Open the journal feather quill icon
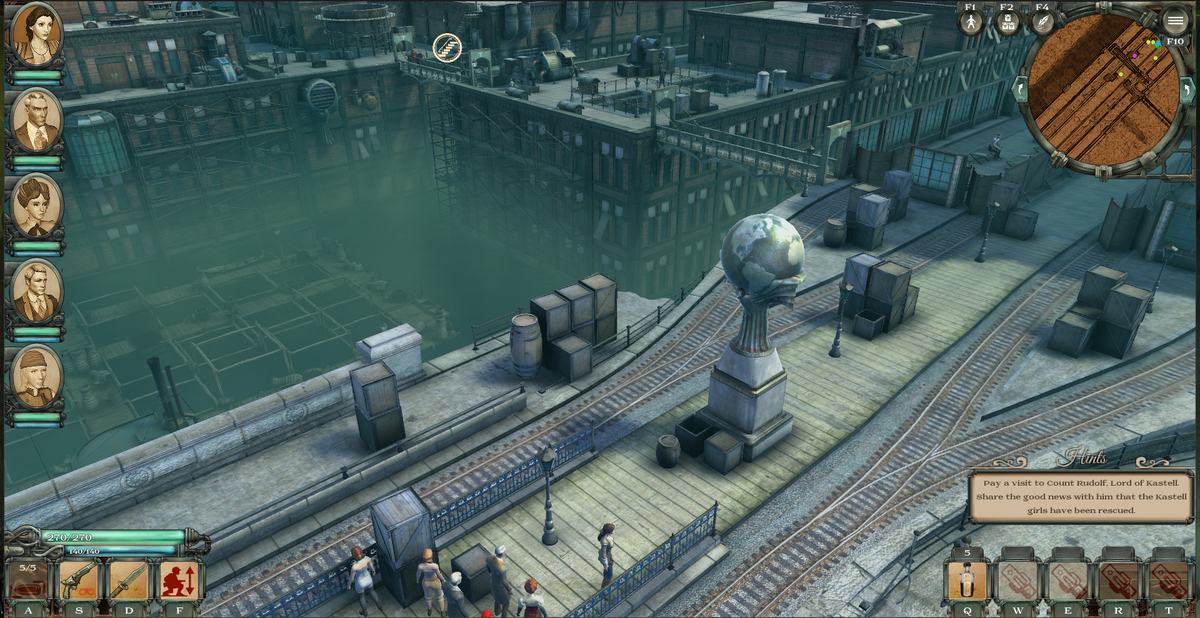 [x=1043, y=22]
